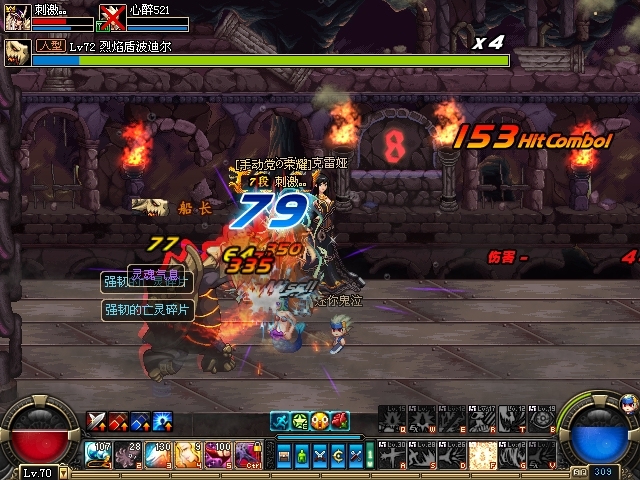Click the running figure status icon
640x480 pixels.
pos(280,421)
